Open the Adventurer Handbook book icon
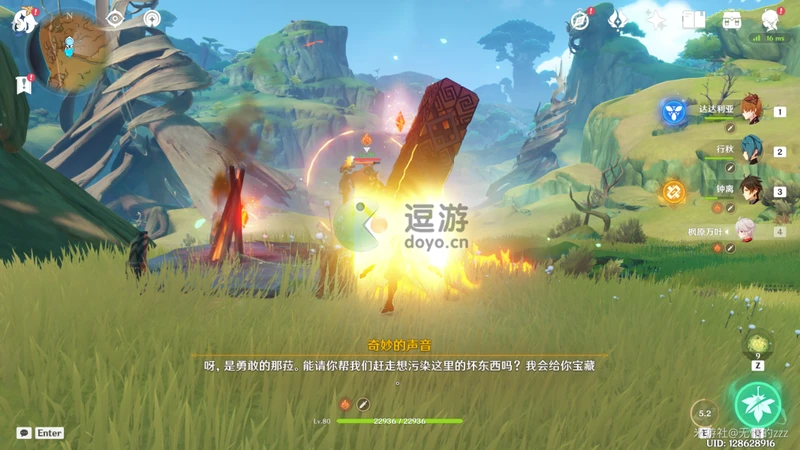The width and height of the screenshot is (800, 450). [694, 20]
